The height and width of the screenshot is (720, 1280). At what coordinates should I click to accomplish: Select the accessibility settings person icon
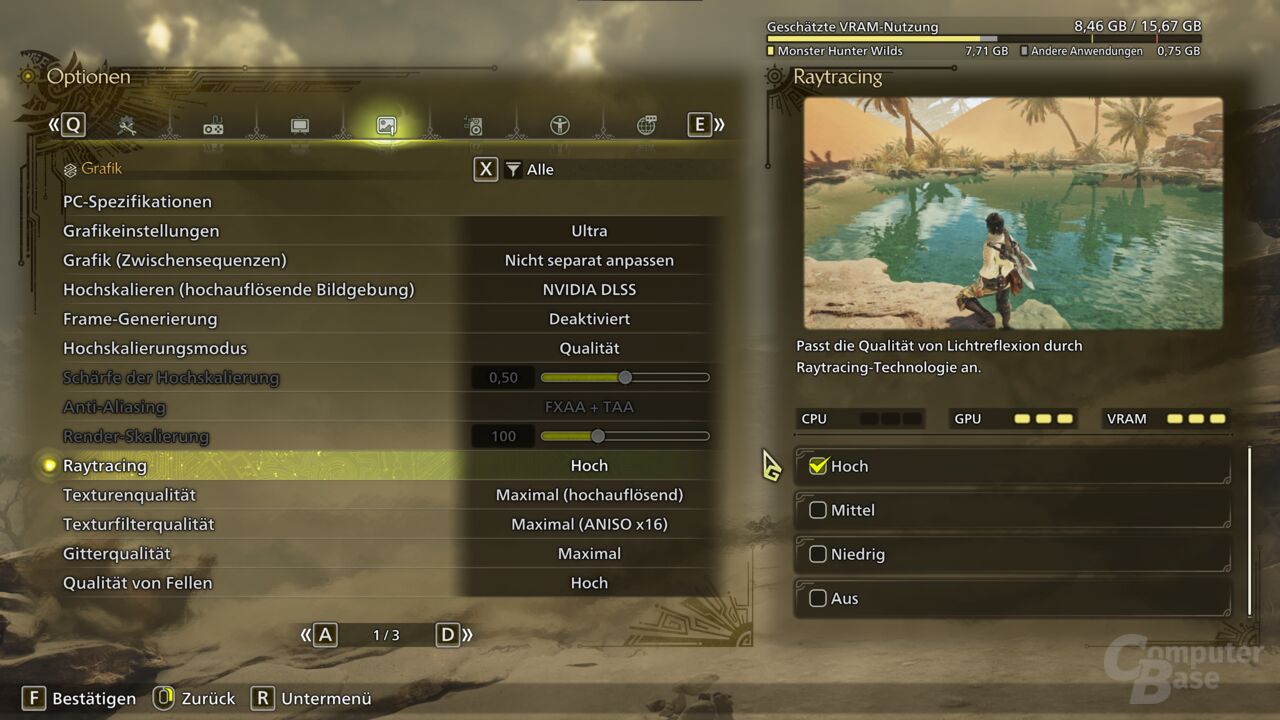click(x=559, y=125)
